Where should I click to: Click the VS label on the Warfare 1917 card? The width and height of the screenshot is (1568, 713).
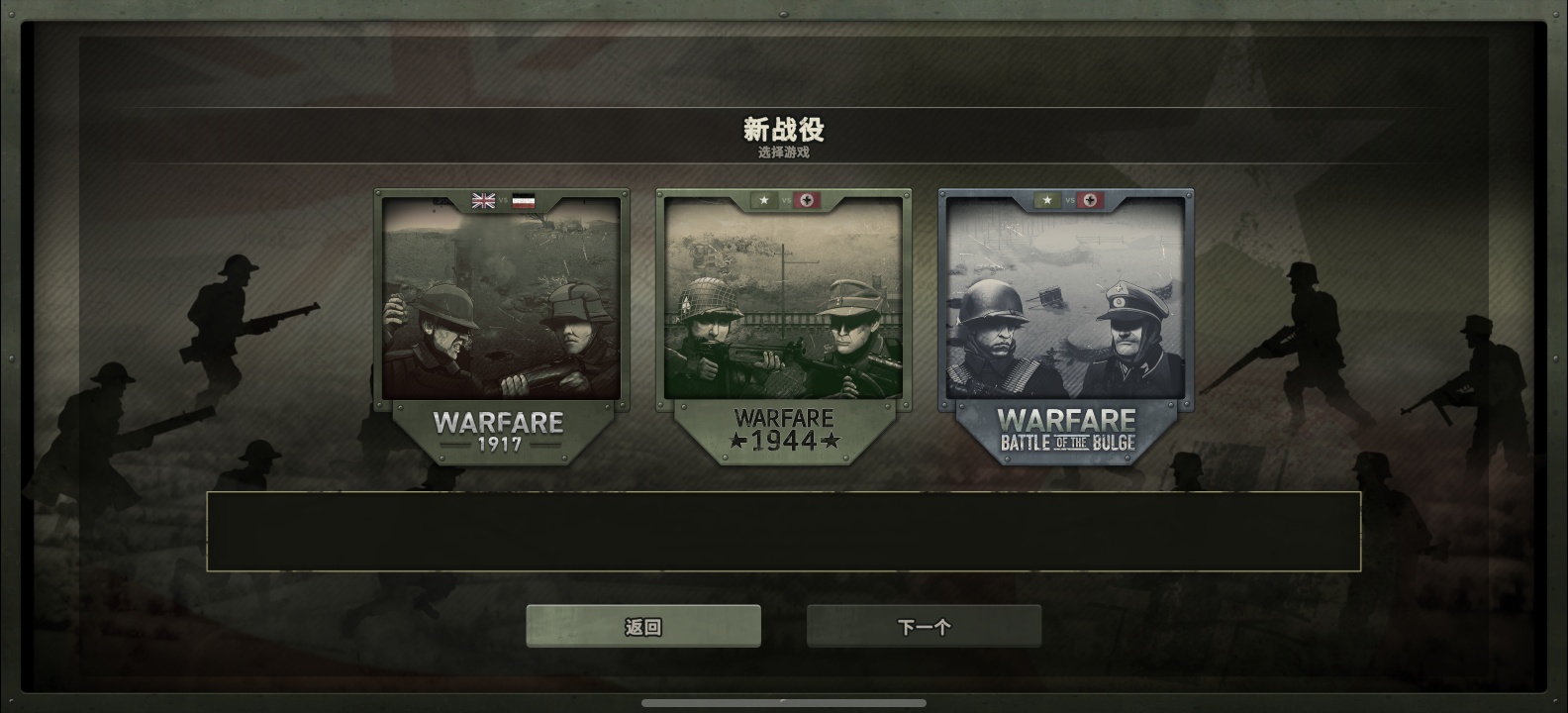502,201
